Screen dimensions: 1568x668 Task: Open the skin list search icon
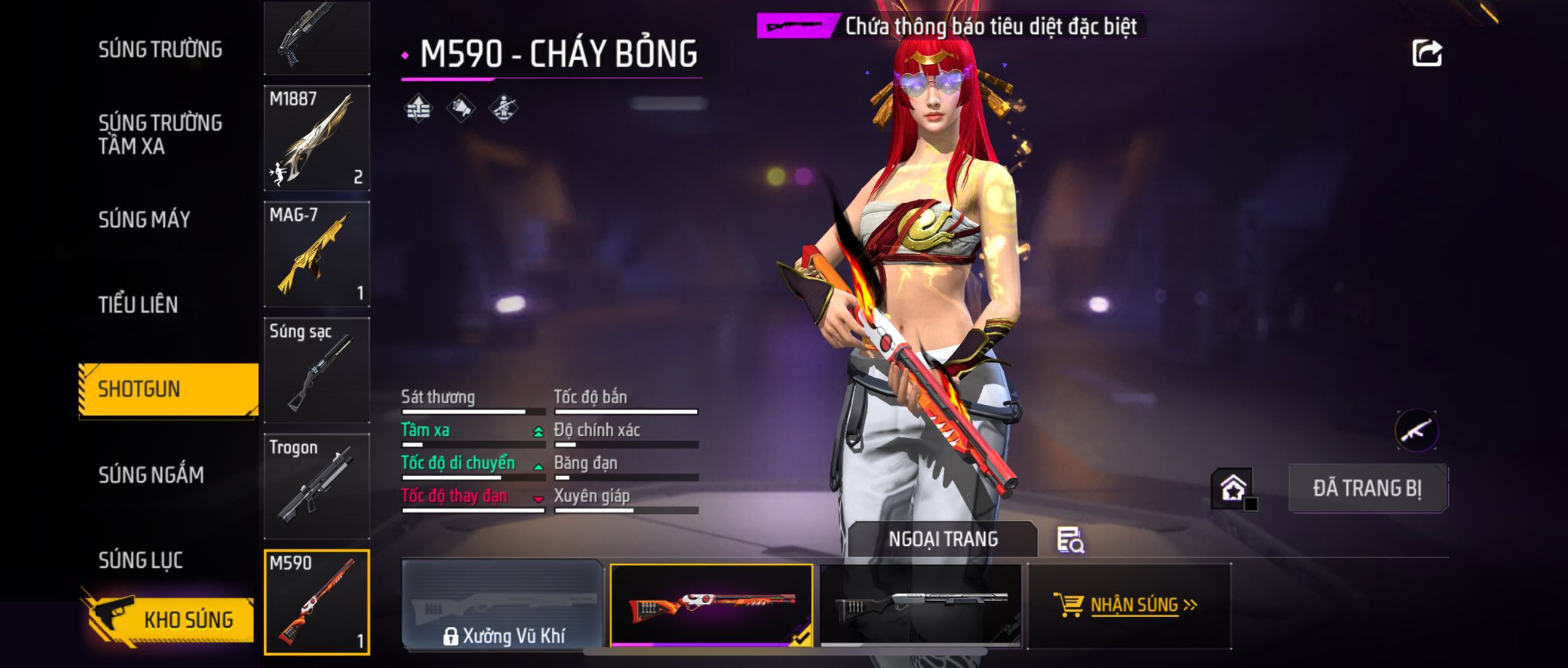click(1070, 540)
